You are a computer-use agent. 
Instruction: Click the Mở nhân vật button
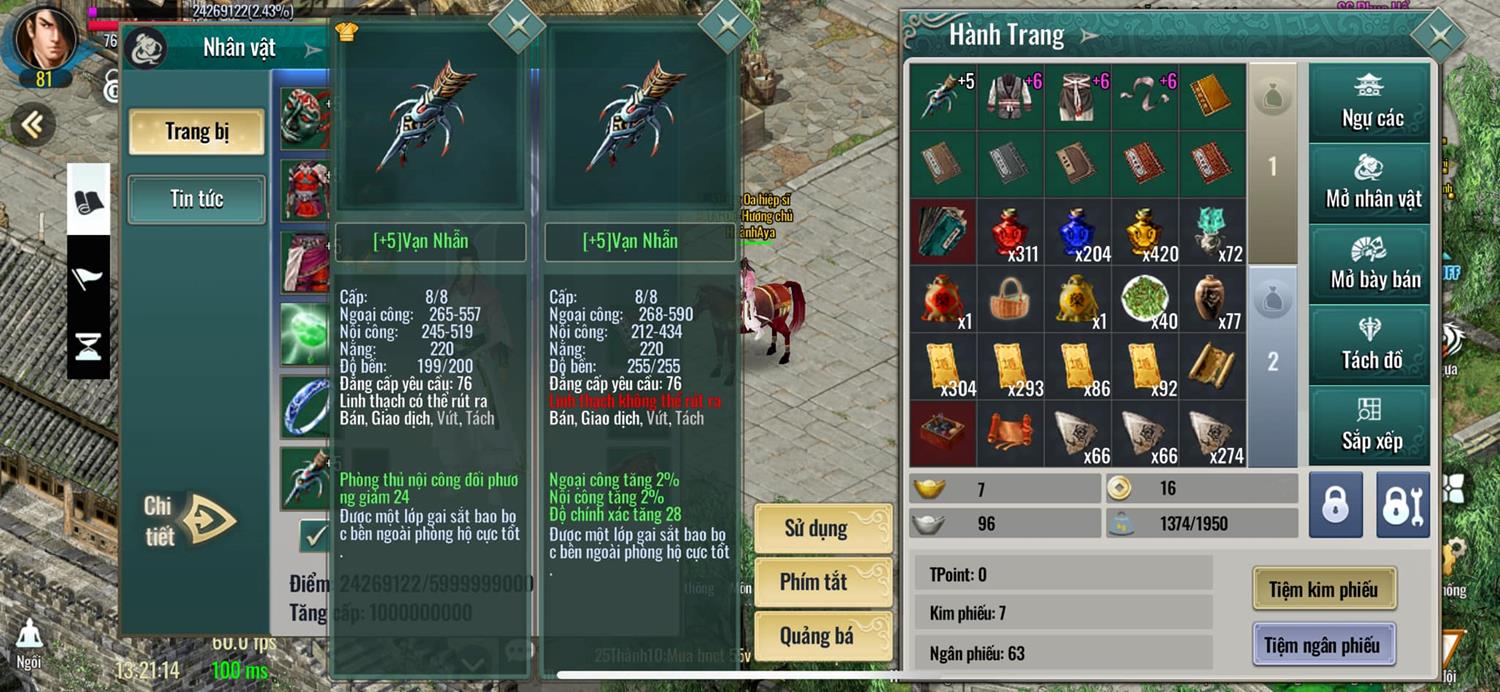[x=1371, y=183]
